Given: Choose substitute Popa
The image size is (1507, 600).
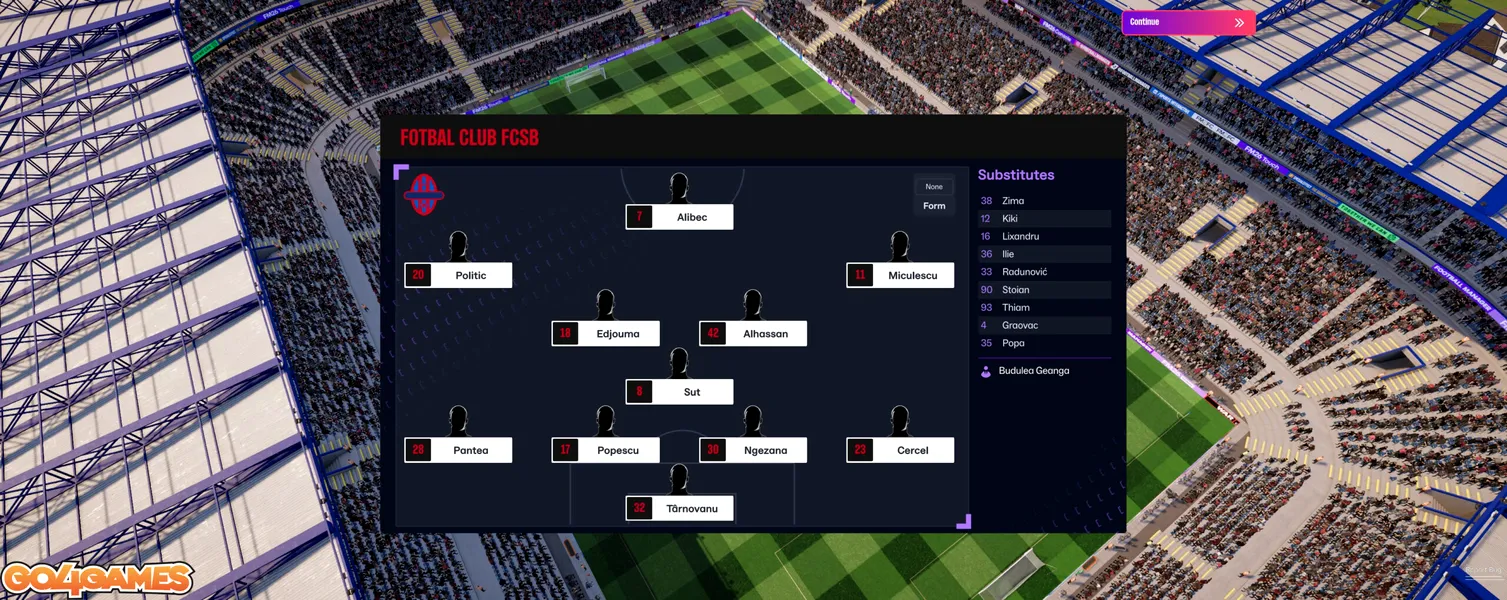Looking at the screenshot, I should click(x=1013, y=343).
